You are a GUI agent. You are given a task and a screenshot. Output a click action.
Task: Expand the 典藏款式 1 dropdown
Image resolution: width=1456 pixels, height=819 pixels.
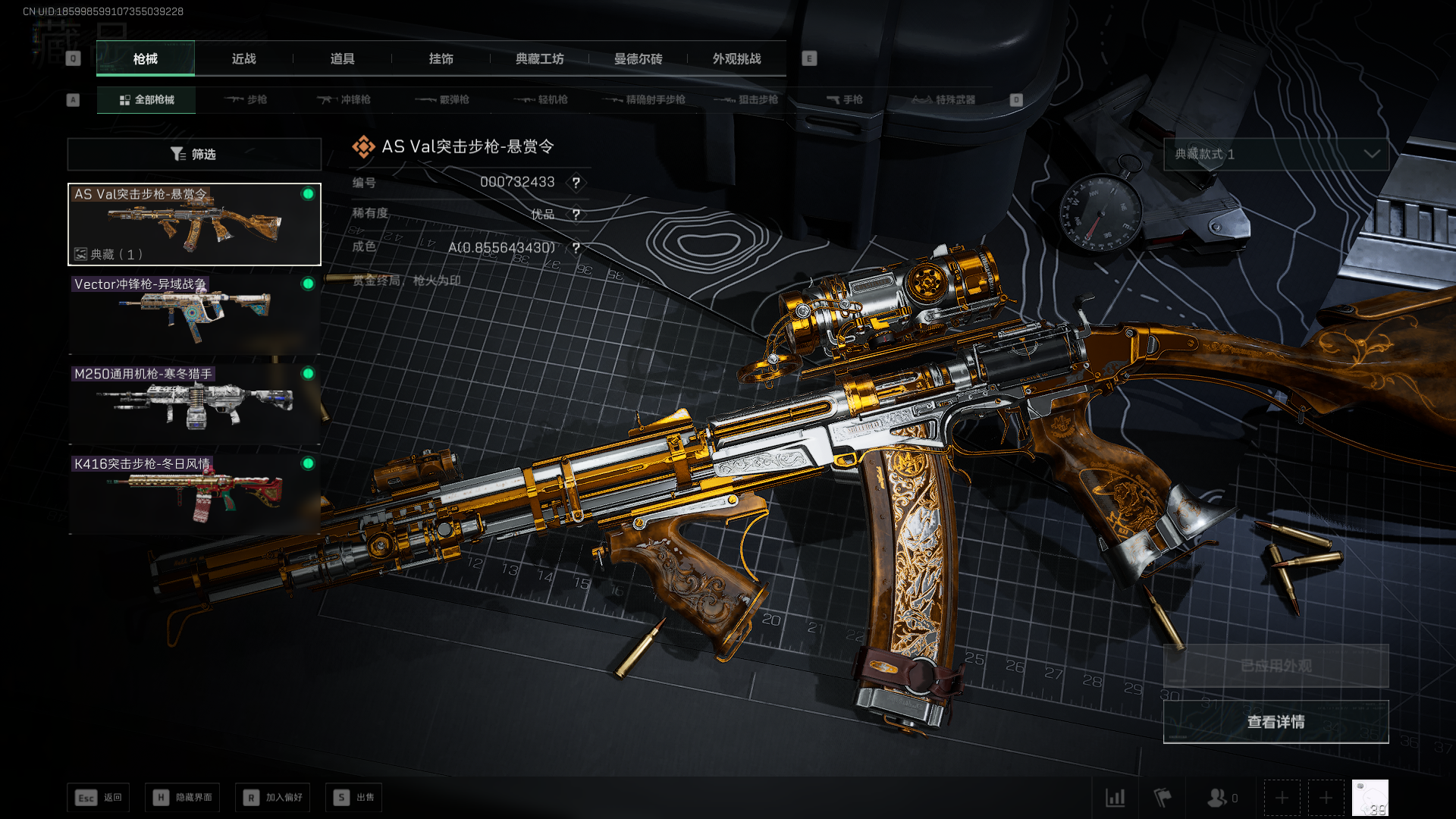coord(1276,155)
